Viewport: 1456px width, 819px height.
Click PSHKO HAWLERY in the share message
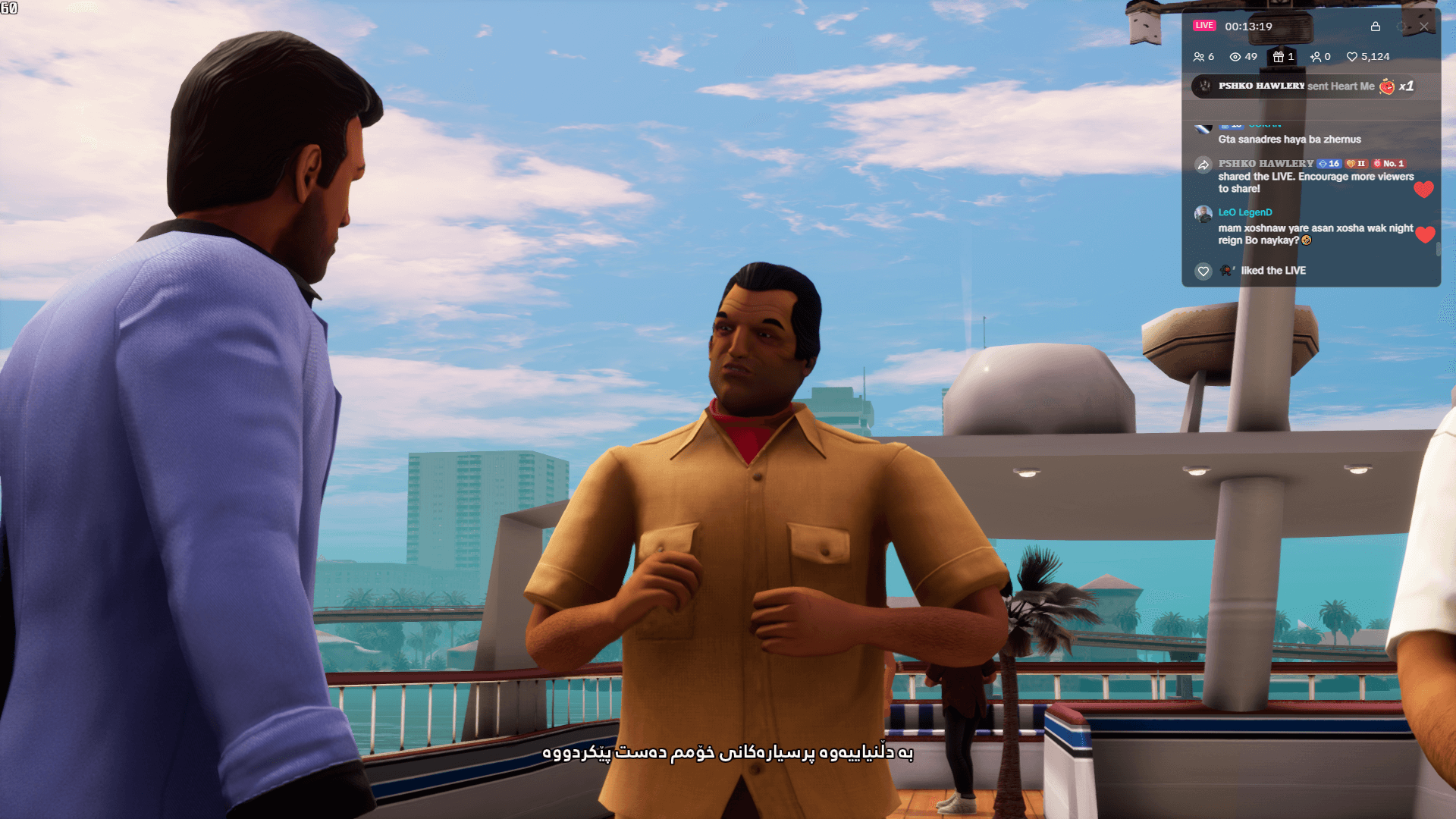coord(1266,164)
